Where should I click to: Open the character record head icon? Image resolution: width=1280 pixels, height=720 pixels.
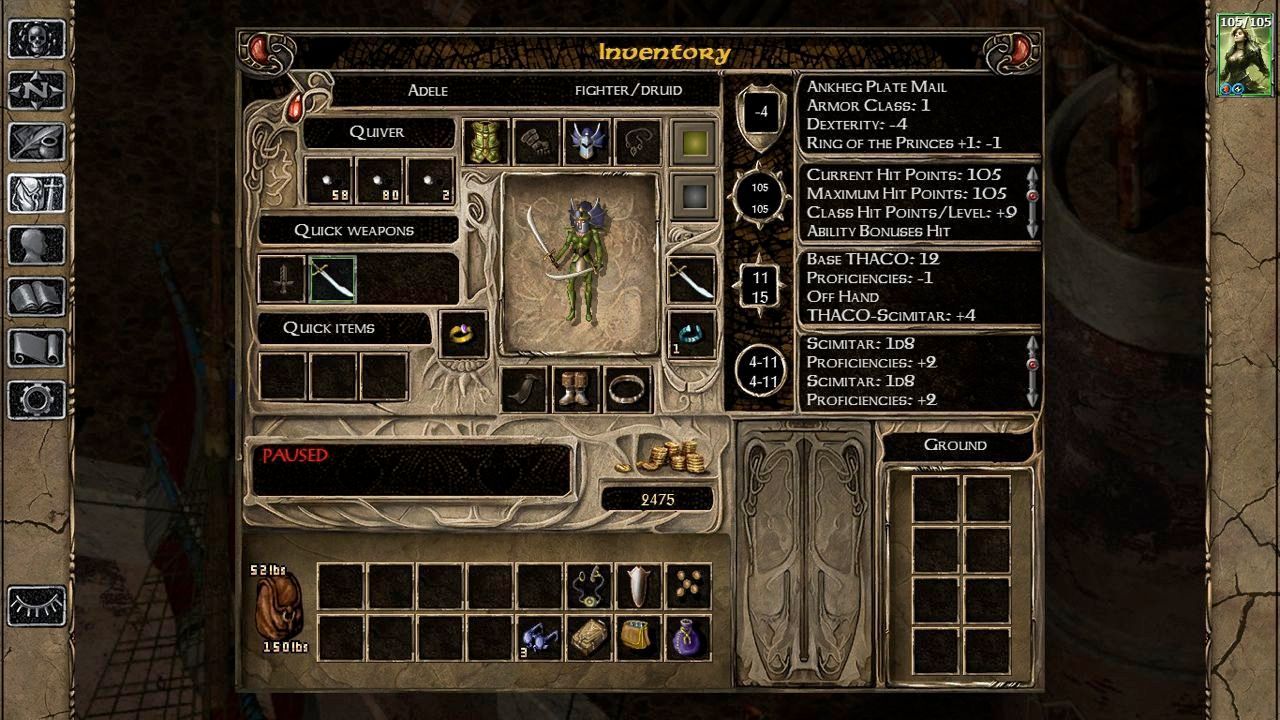37,246
